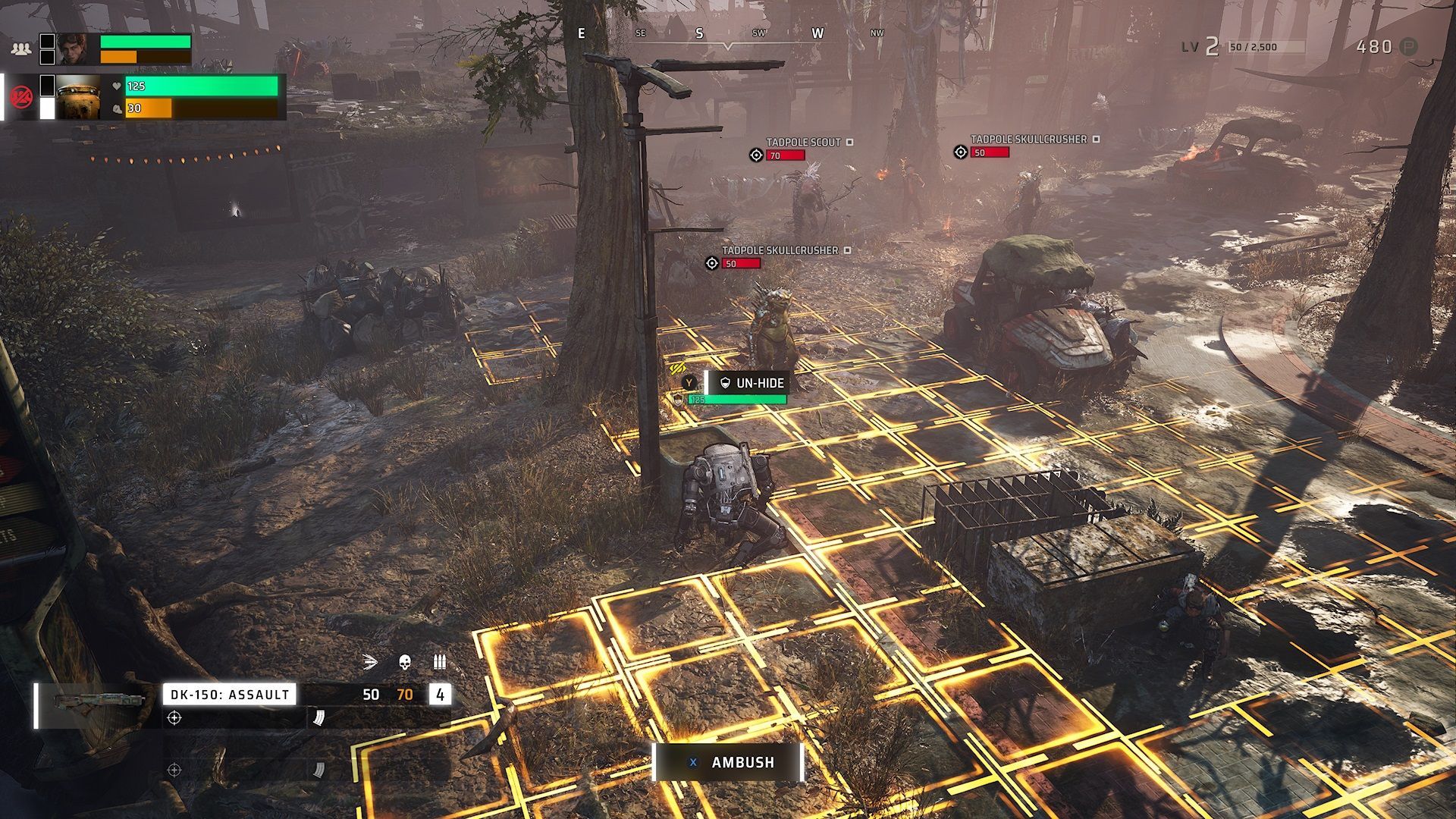Click the AMBUSH button
The width and height of the screenshot is (1456, 819).
[728, 762]
